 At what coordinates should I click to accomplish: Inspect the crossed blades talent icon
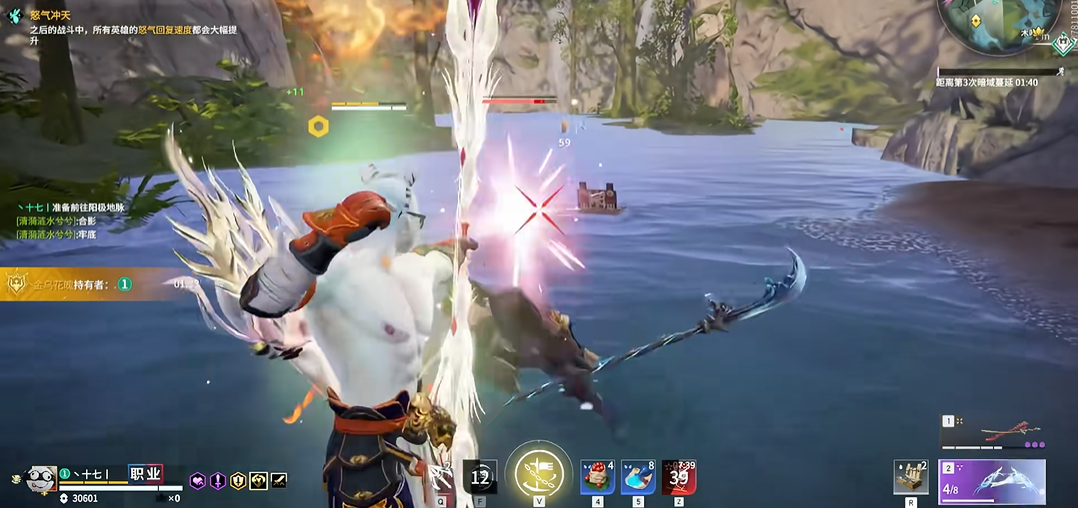point(278,481)
